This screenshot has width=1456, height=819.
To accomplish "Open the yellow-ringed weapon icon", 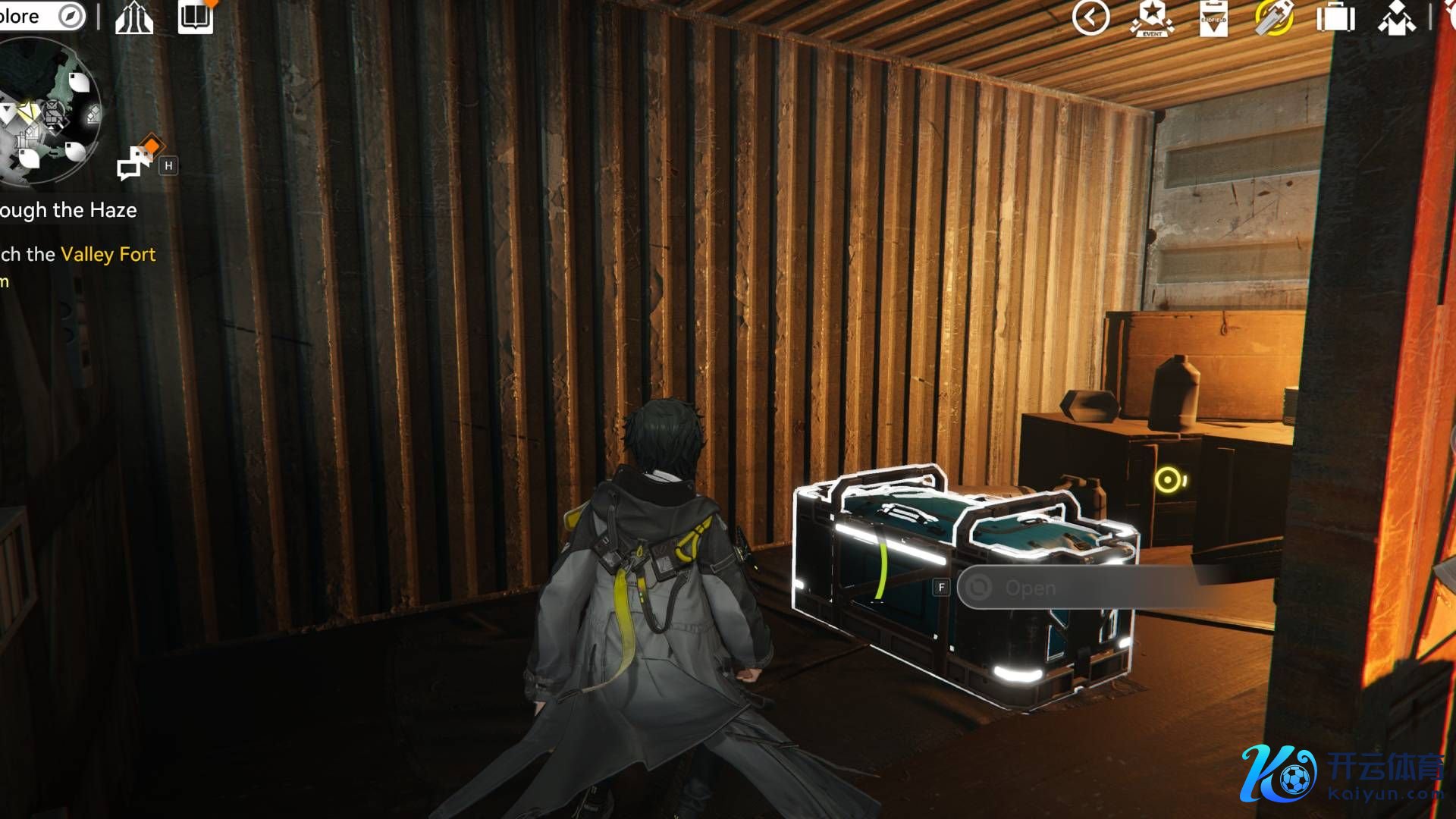I will click(x=1274, y=18).
